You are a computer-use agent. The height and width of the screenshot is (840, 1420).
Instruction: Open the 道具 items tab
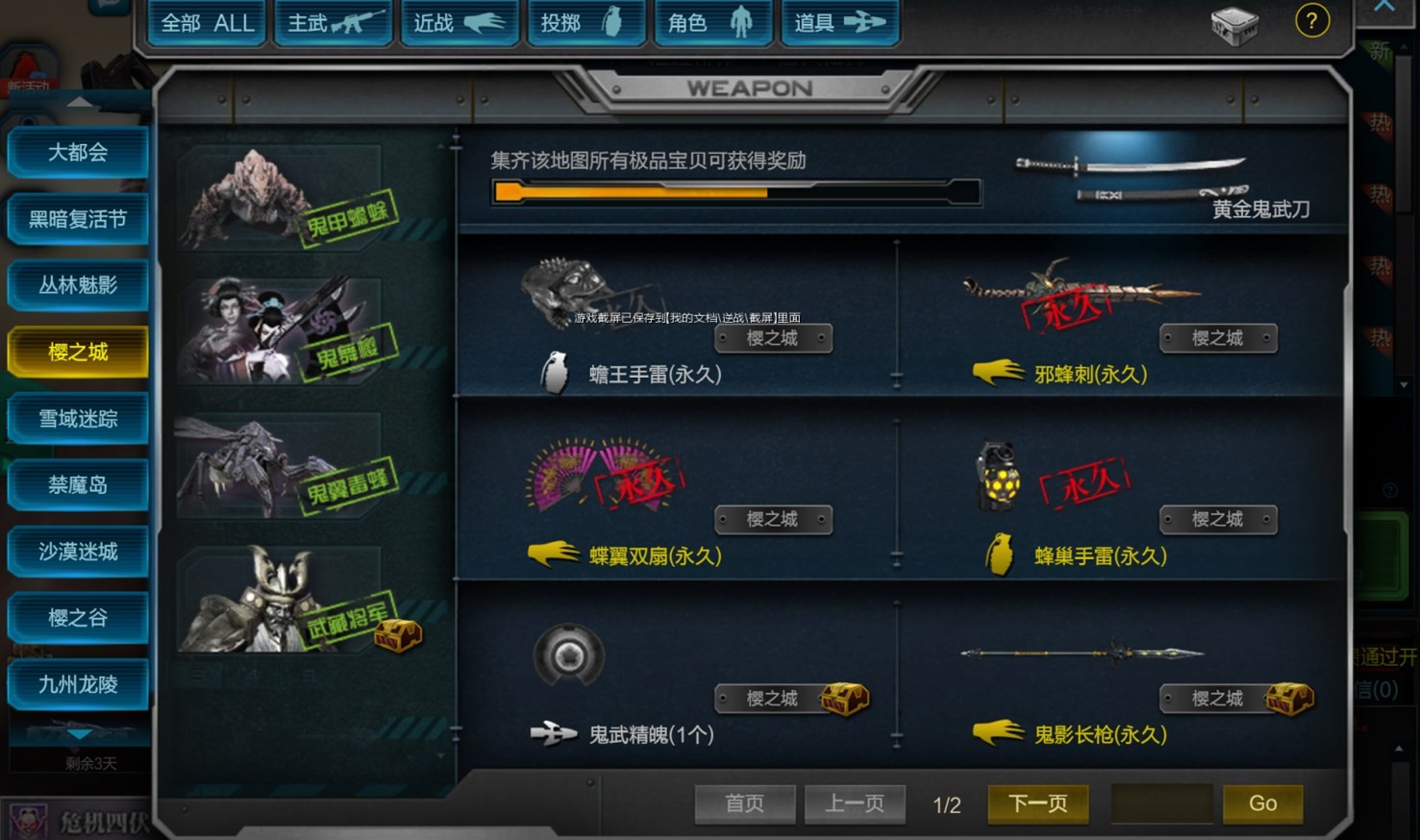pyautogui.click(x=839, y=23)
